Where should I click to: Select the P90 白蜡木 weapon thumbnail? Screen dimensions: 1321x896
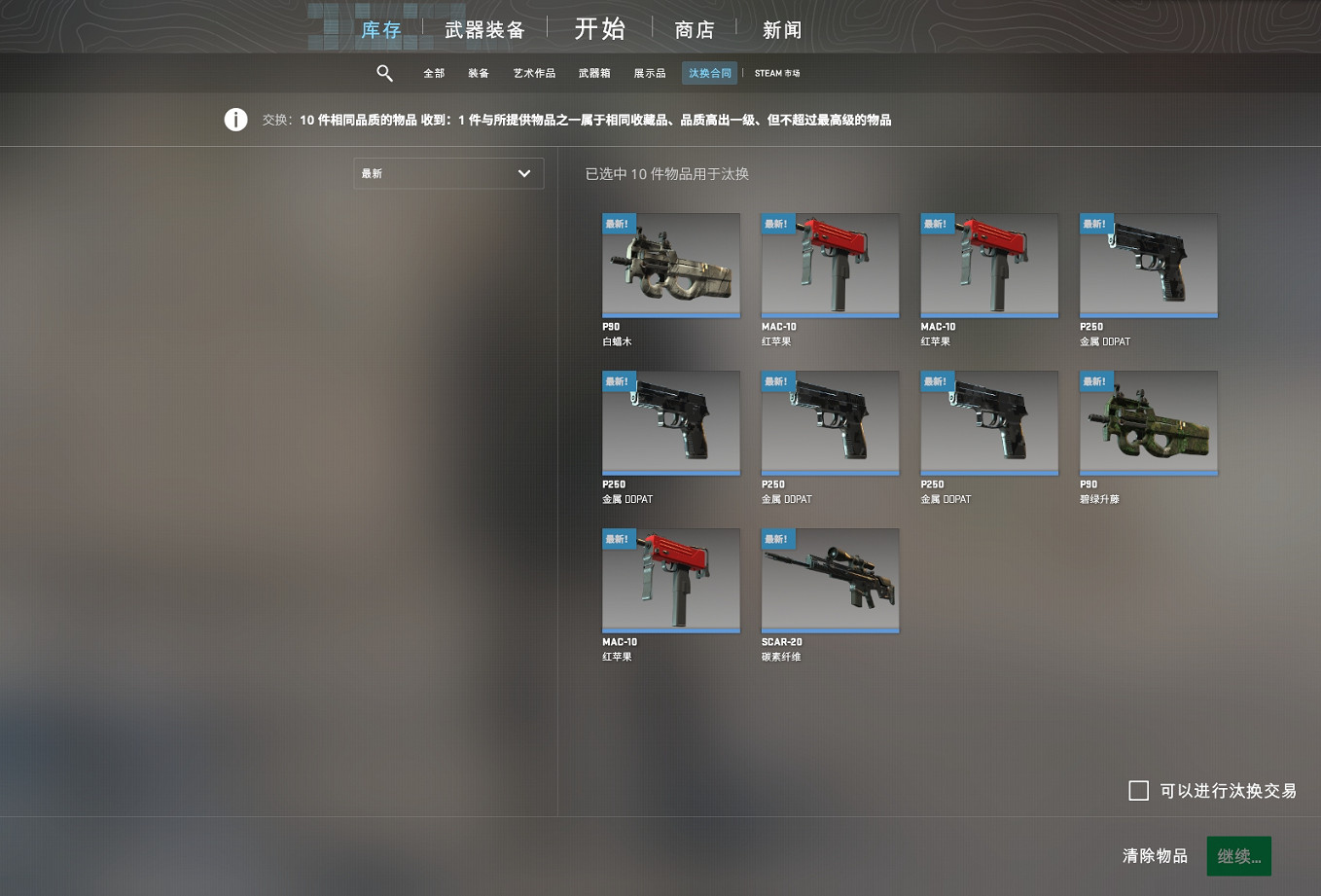point(671,264)
